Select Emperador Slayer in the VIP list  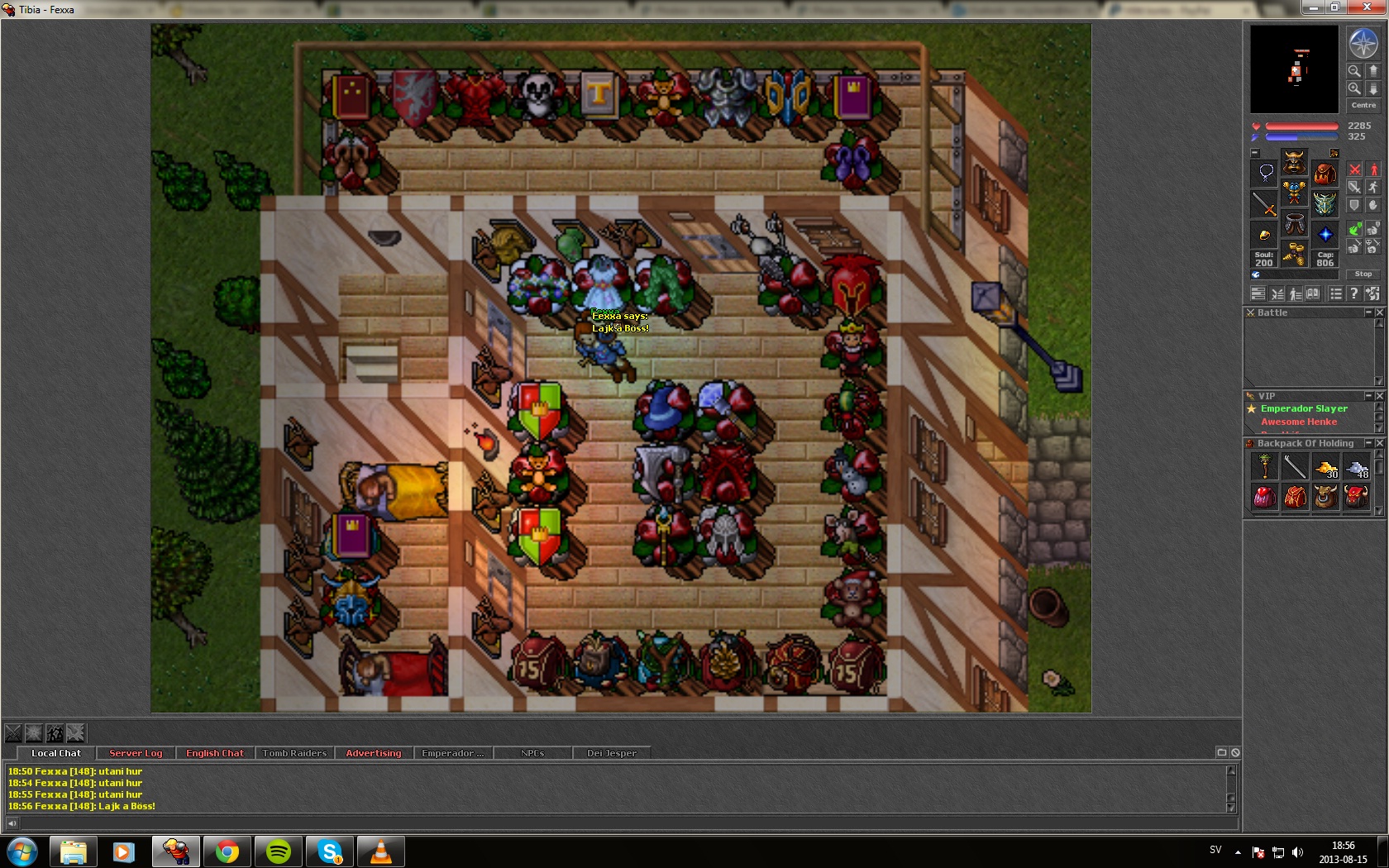point(1304,408)
